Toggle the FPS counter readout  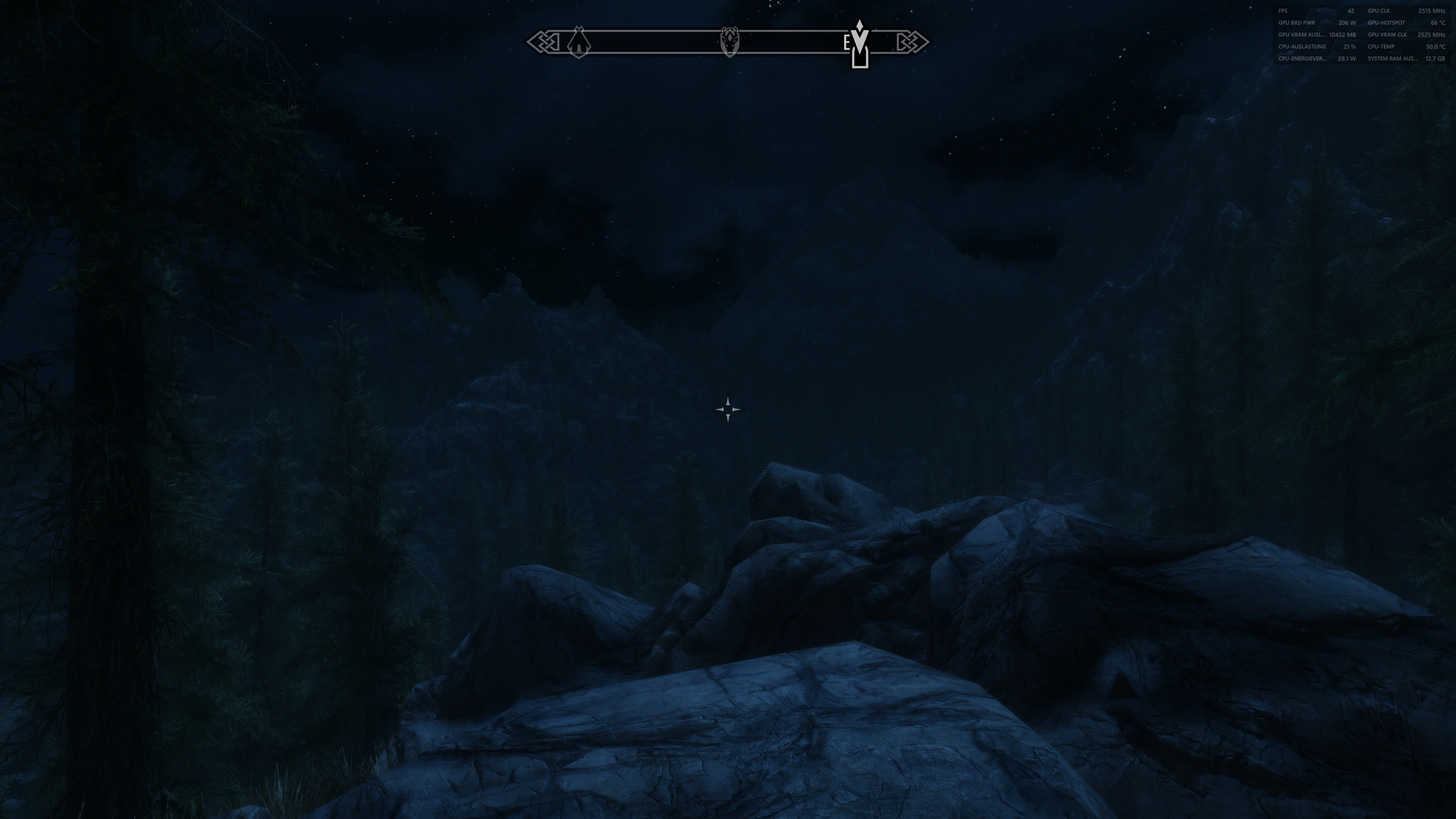pos(1283,11)
